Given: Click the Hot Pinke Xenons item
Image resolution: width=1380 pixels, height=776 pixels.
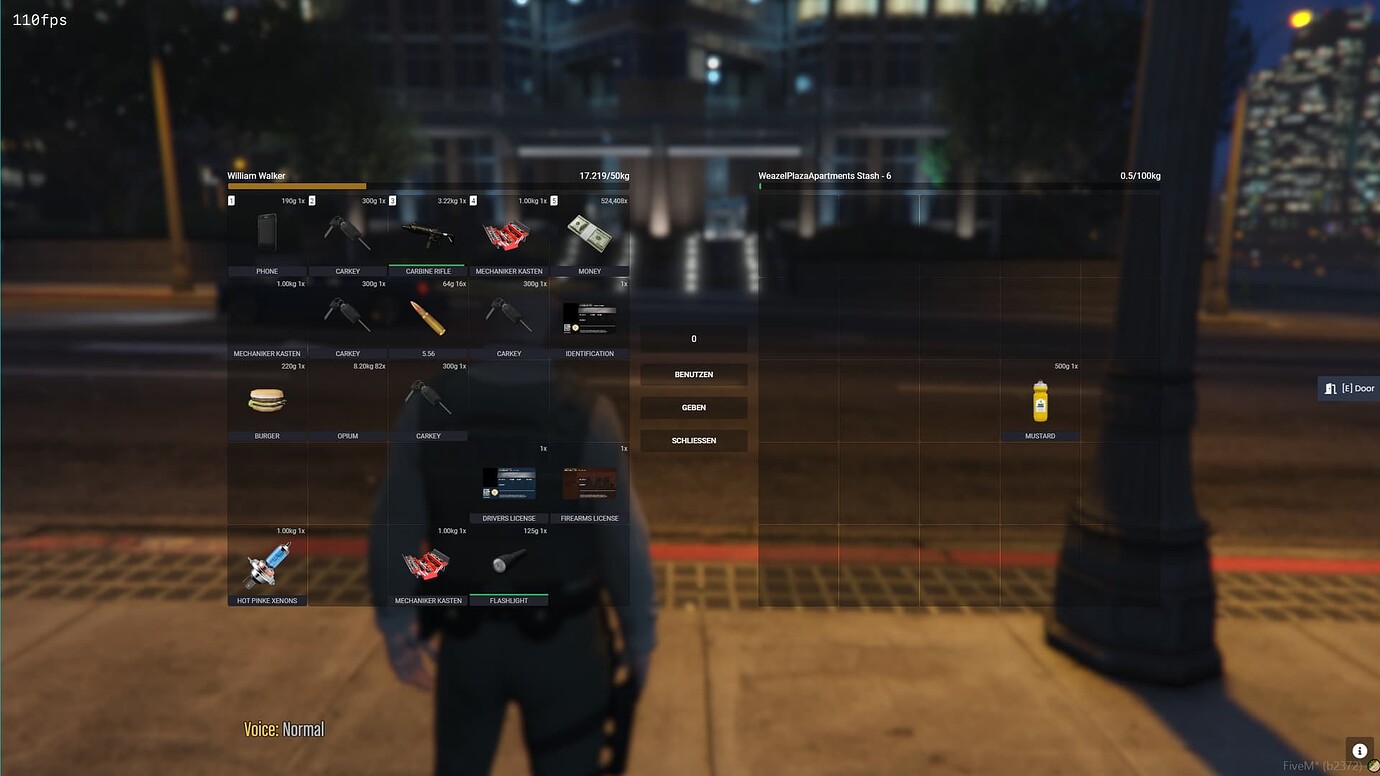Looking at the screenshot, I should tap(266, 565).
